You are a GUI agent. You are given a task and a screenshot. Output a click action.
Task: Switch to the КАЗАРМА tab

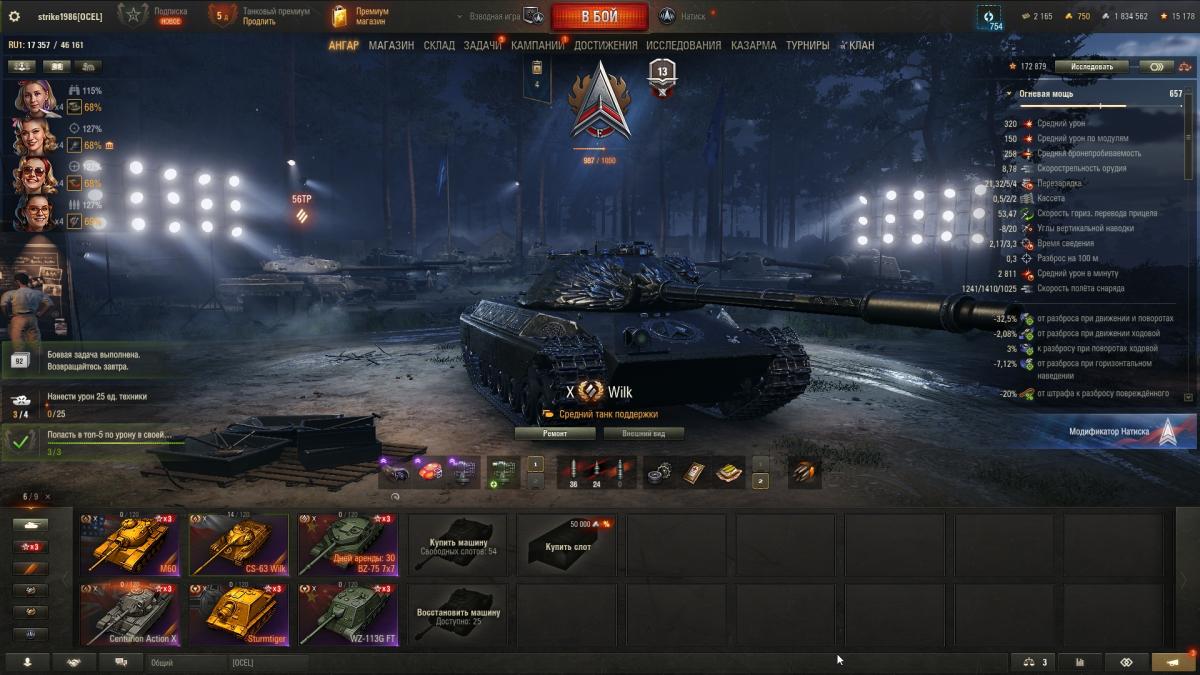pyautogui.click(x=753, y=45)
